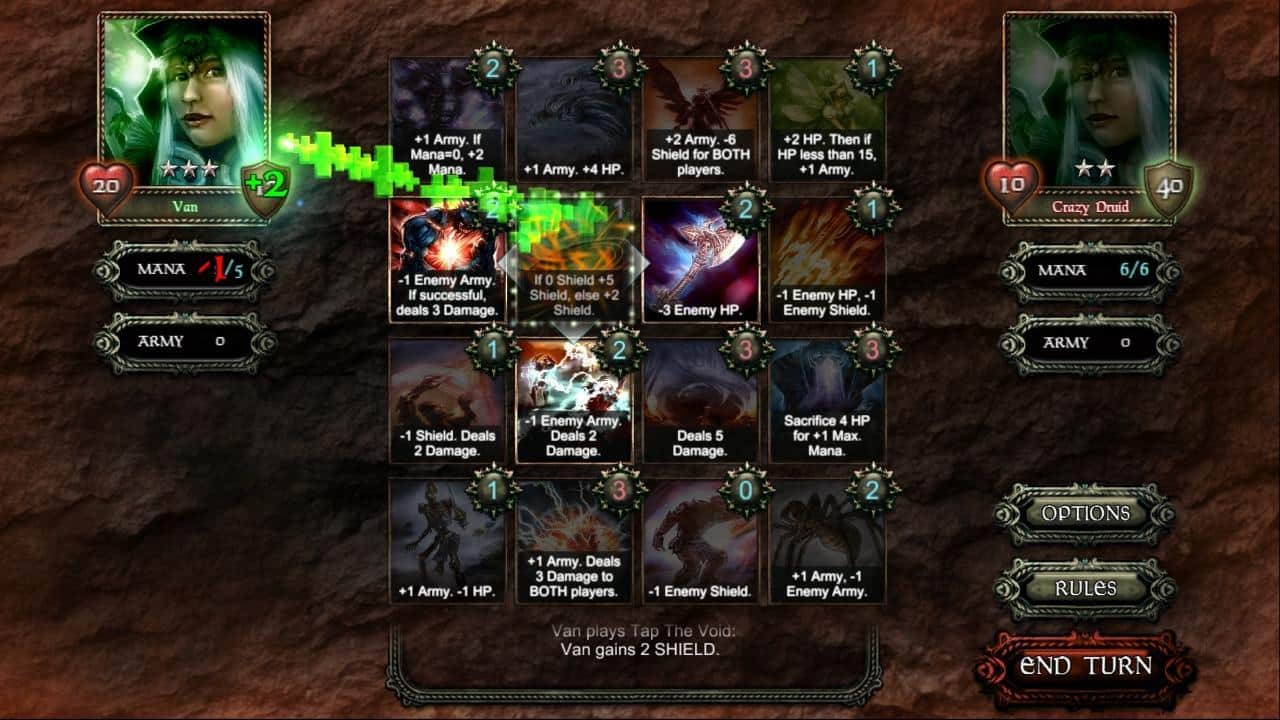Click the Crazy Druid opponent portrait
Image resolution: width=1280 pixels, height=720 pixels.
tap(1089, 100)
